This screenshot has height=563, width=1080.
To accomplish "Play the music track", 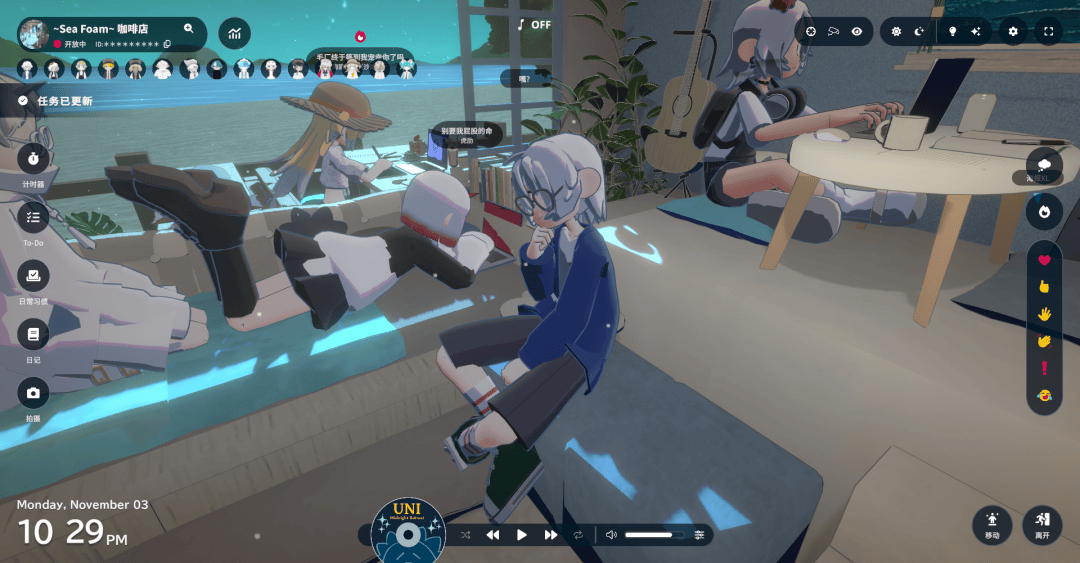I will 521,535.
